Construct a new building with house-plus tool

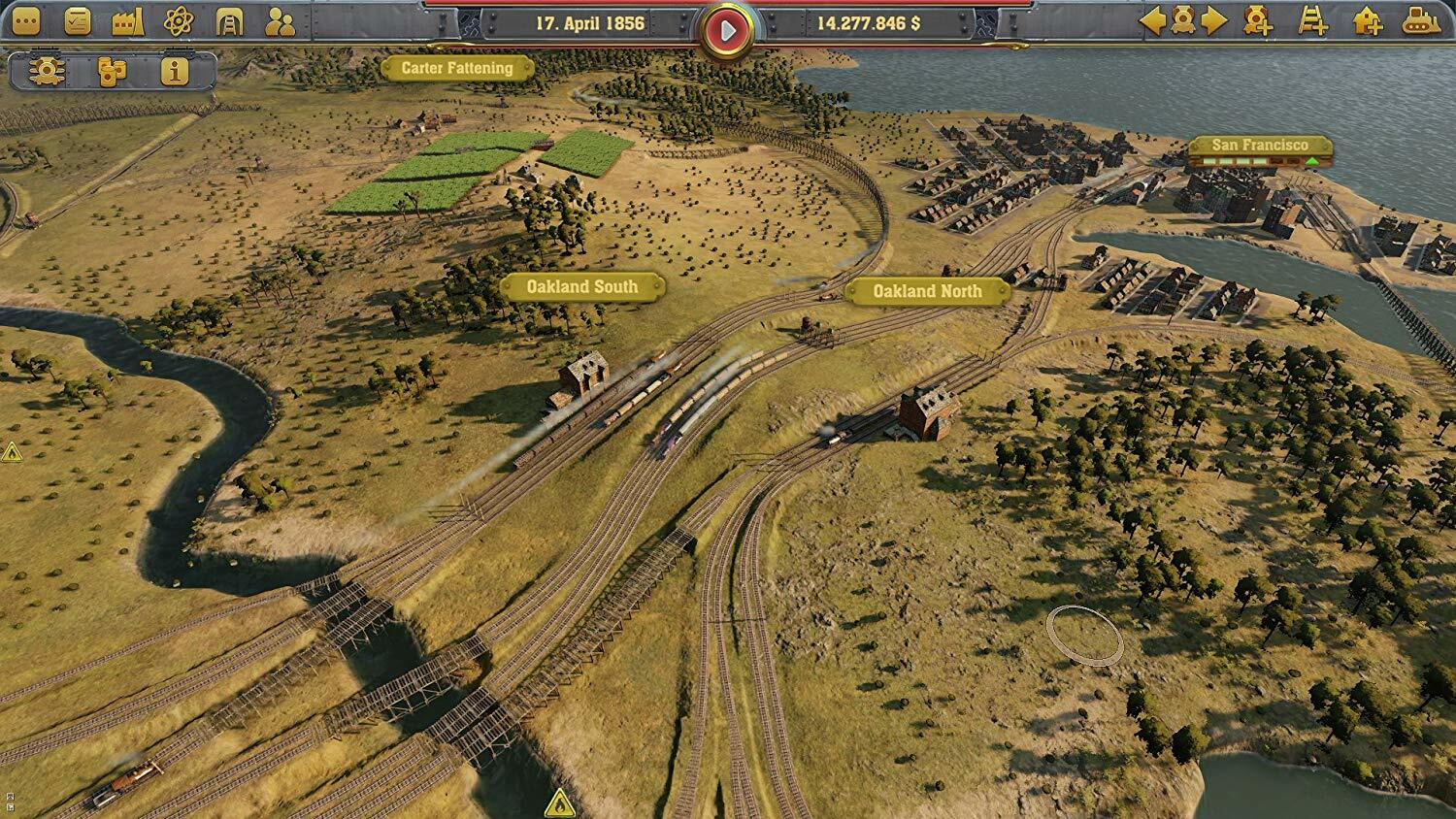[1368, 21]
